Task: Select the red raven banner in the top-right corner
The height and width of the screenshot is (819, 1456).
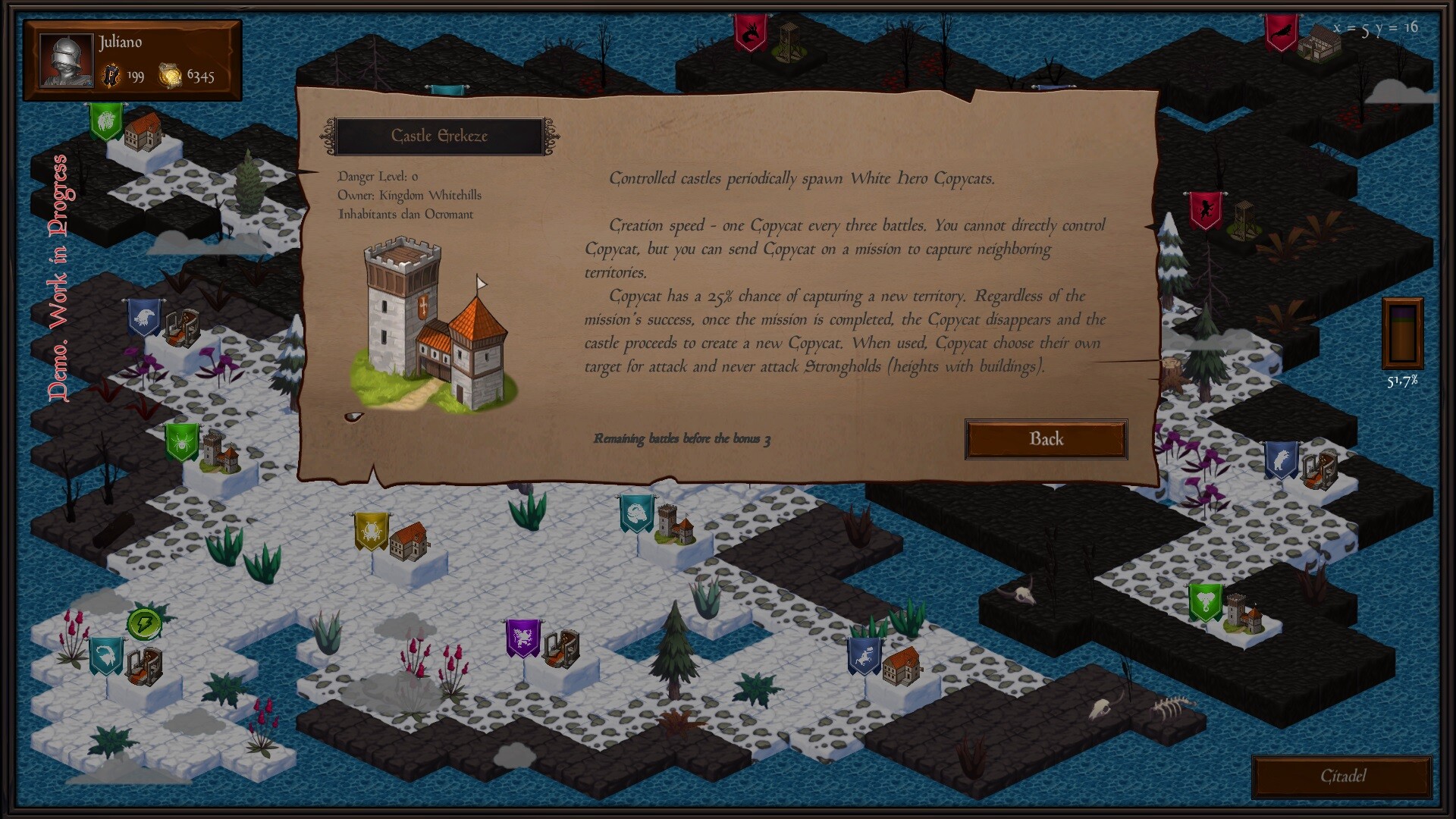Action: (1283, 34)
